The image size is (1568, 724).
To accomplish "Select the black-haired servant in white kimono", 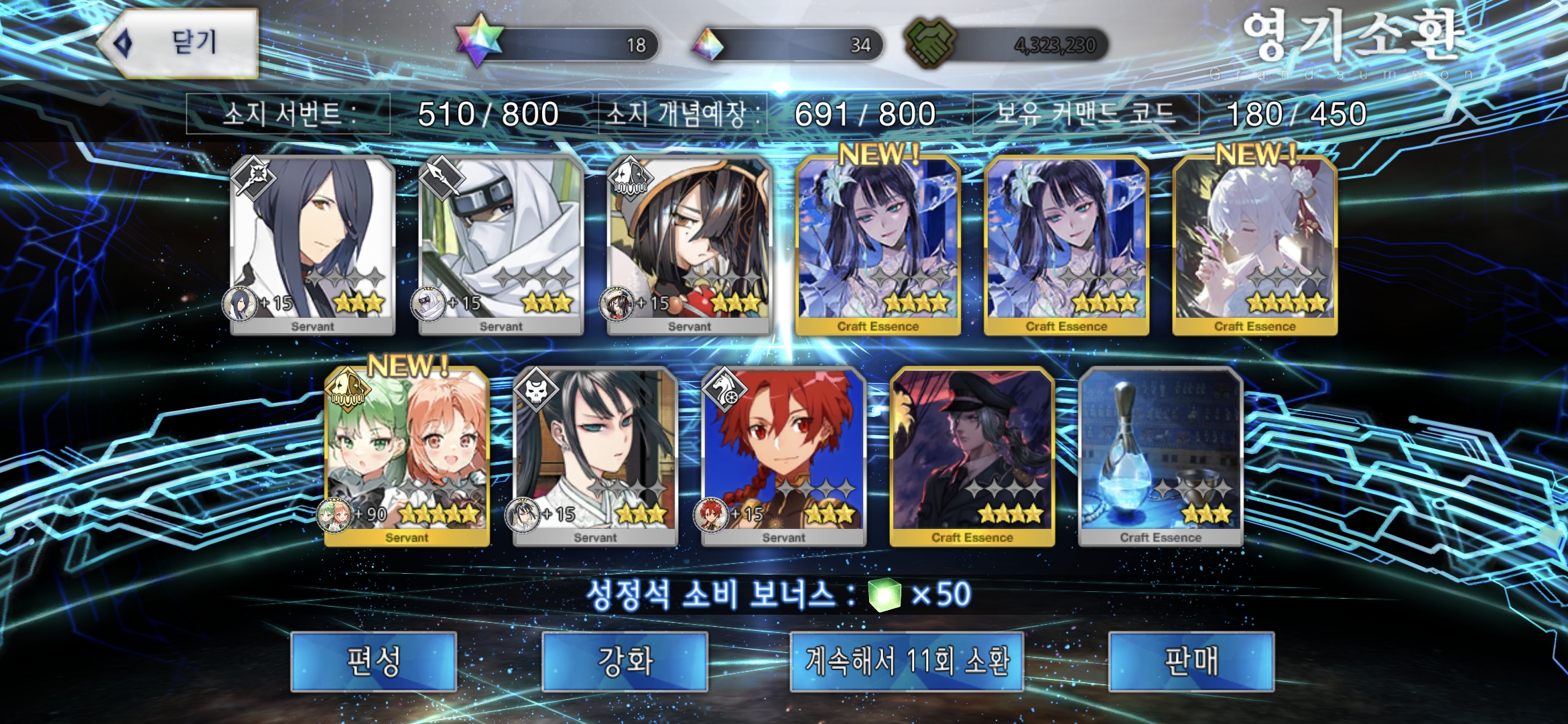I will click(595, 456).
